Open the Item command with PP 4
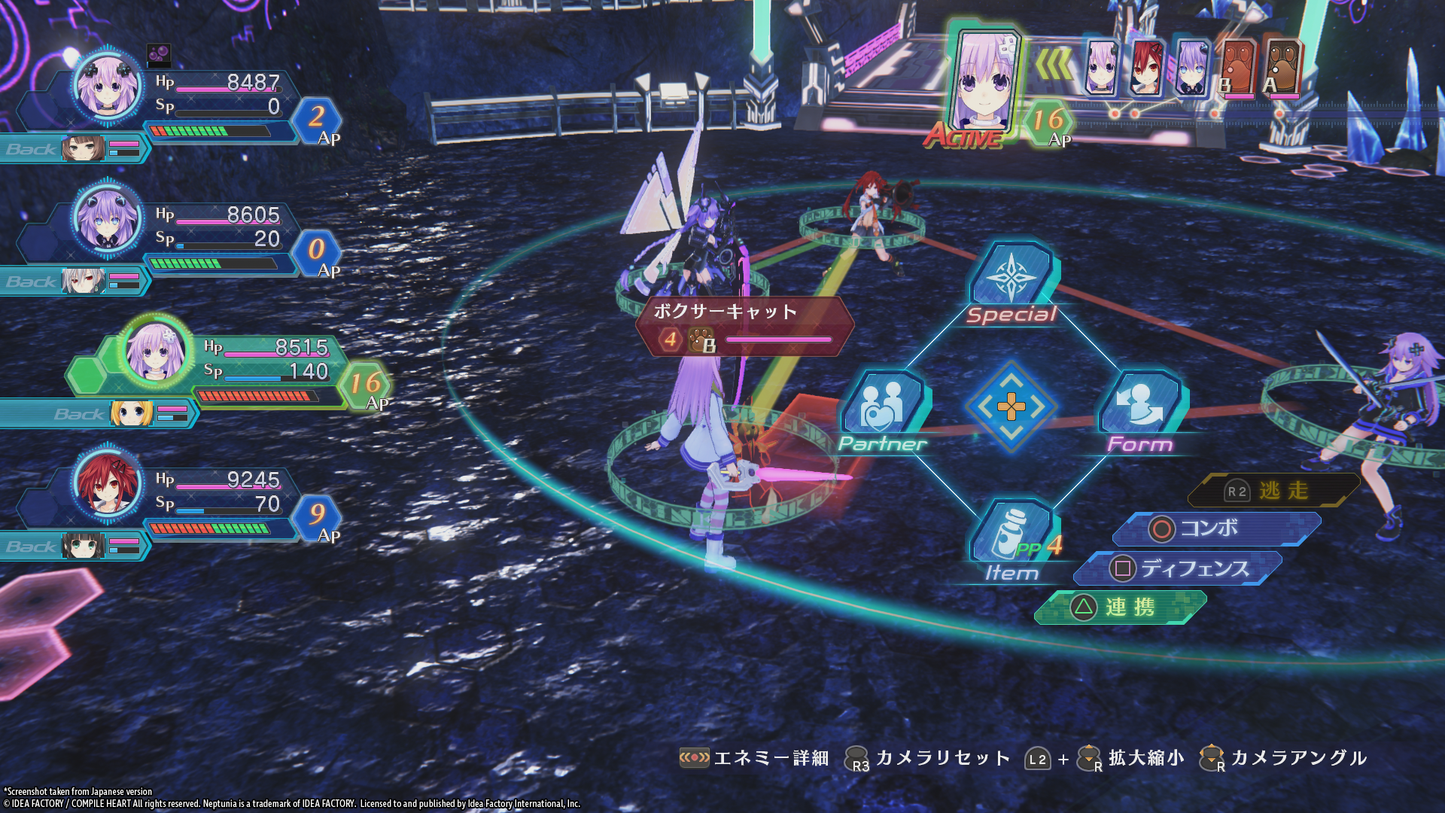Screen dimensions: 1445x813 (x=1013, y=530)
